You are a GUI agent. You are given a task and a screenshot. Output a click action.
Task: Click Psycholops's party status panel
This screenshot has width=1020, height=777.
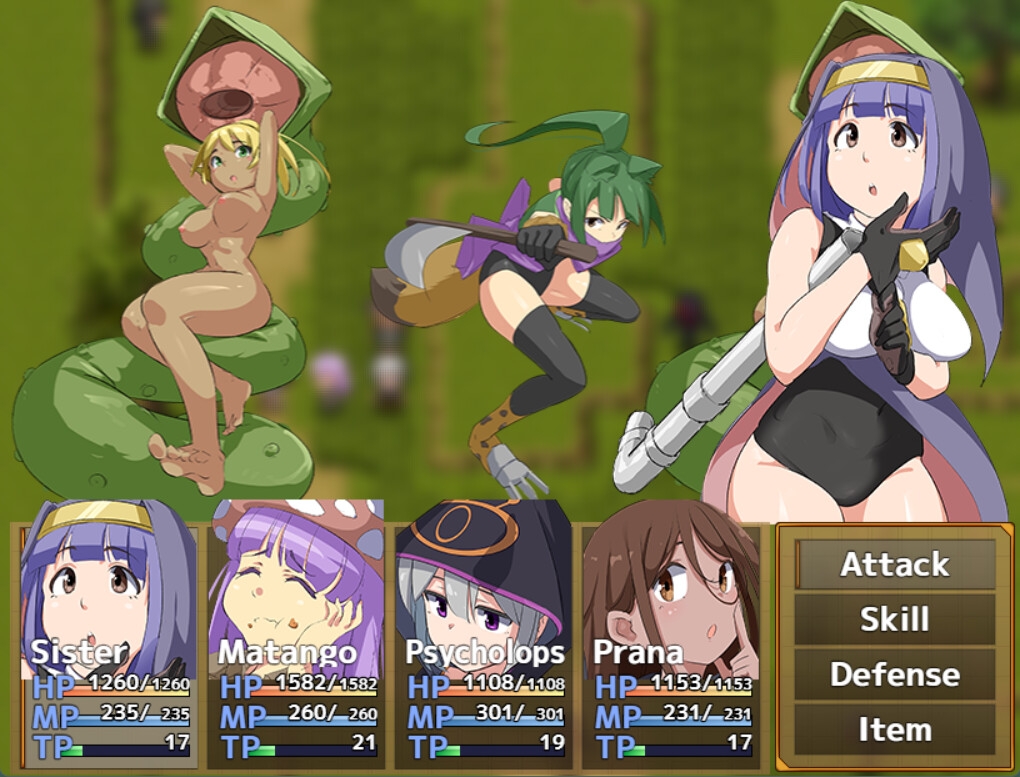click(484, 633)
